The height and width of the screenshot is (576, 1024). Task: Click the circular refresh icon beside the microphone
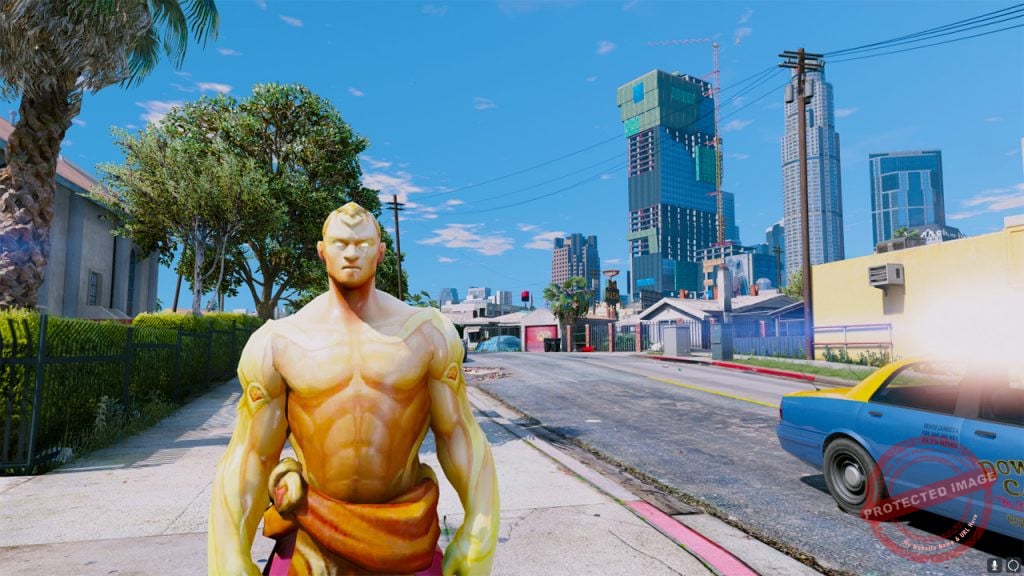(x=1012, y=565)
